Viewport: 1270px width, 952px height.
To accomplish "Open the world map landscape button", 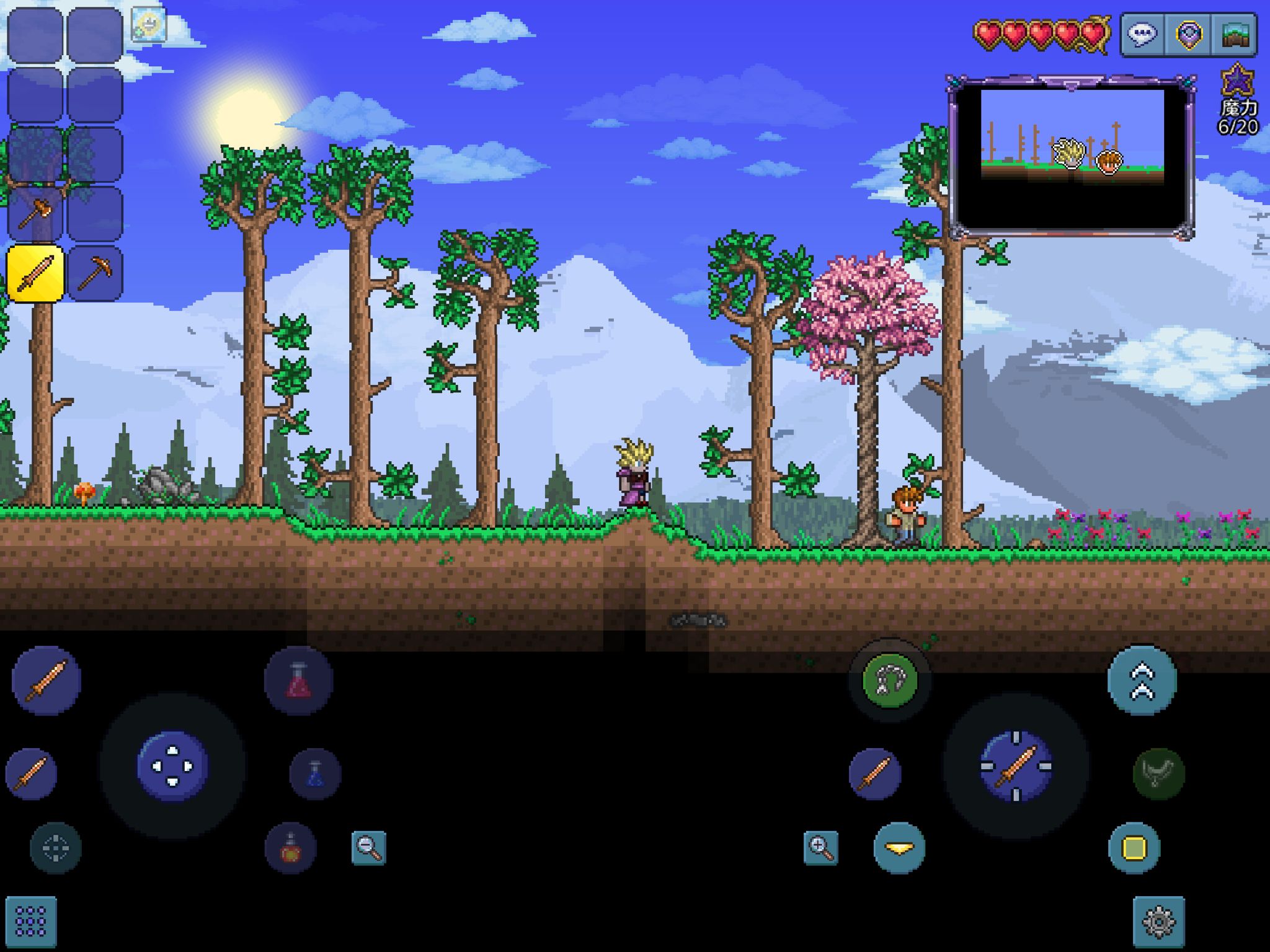I will [x=1235, y=34].
